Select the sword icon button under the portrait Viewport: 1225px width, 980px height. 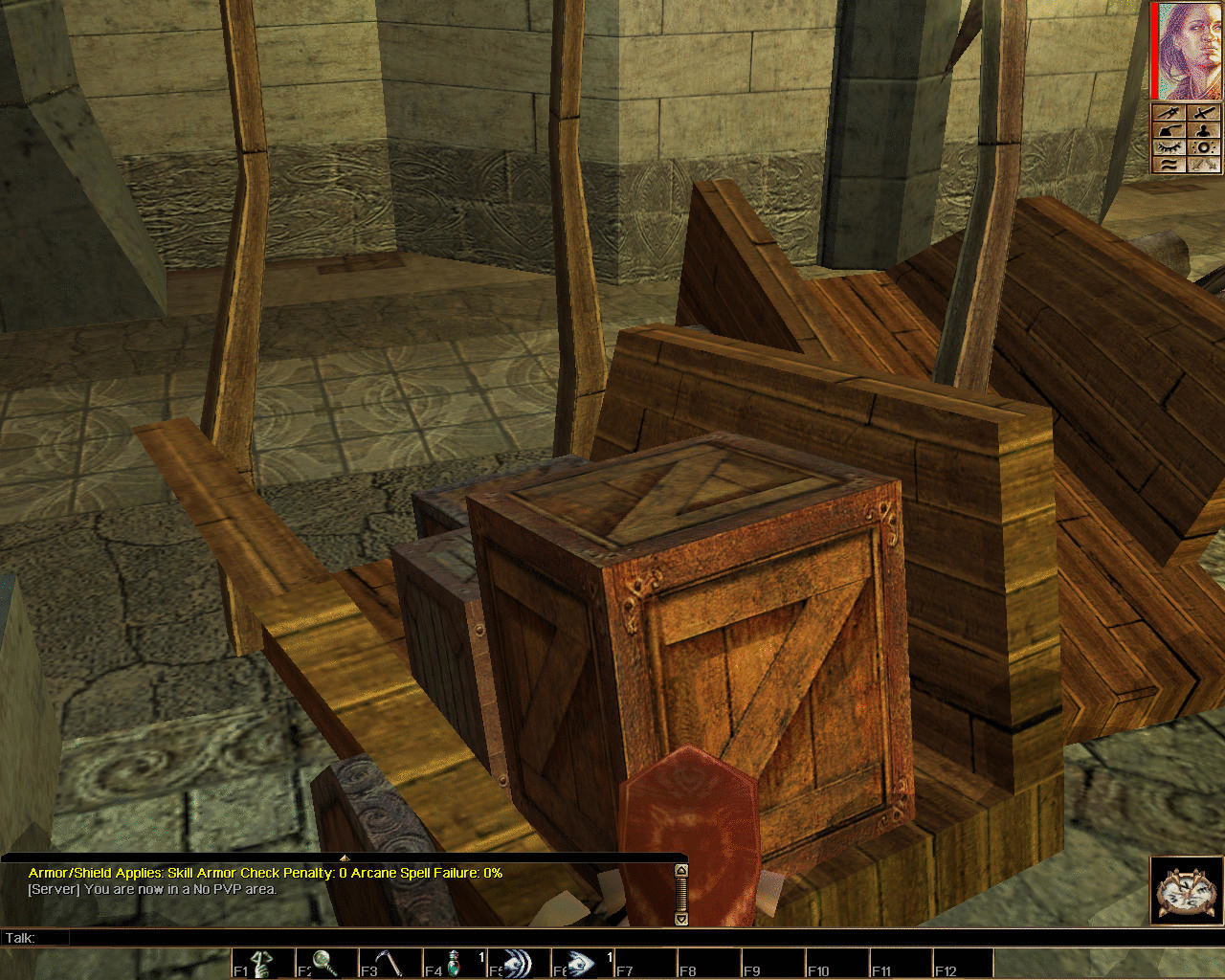[x=1204, y=113]
